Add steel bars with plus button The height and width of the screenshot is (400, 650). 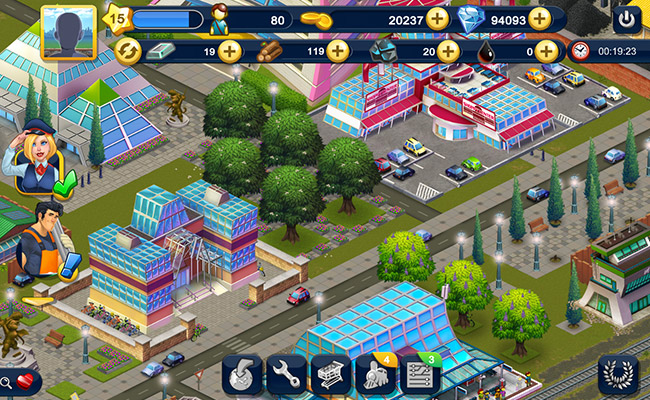pyautogui.click(x=230, y=51)
